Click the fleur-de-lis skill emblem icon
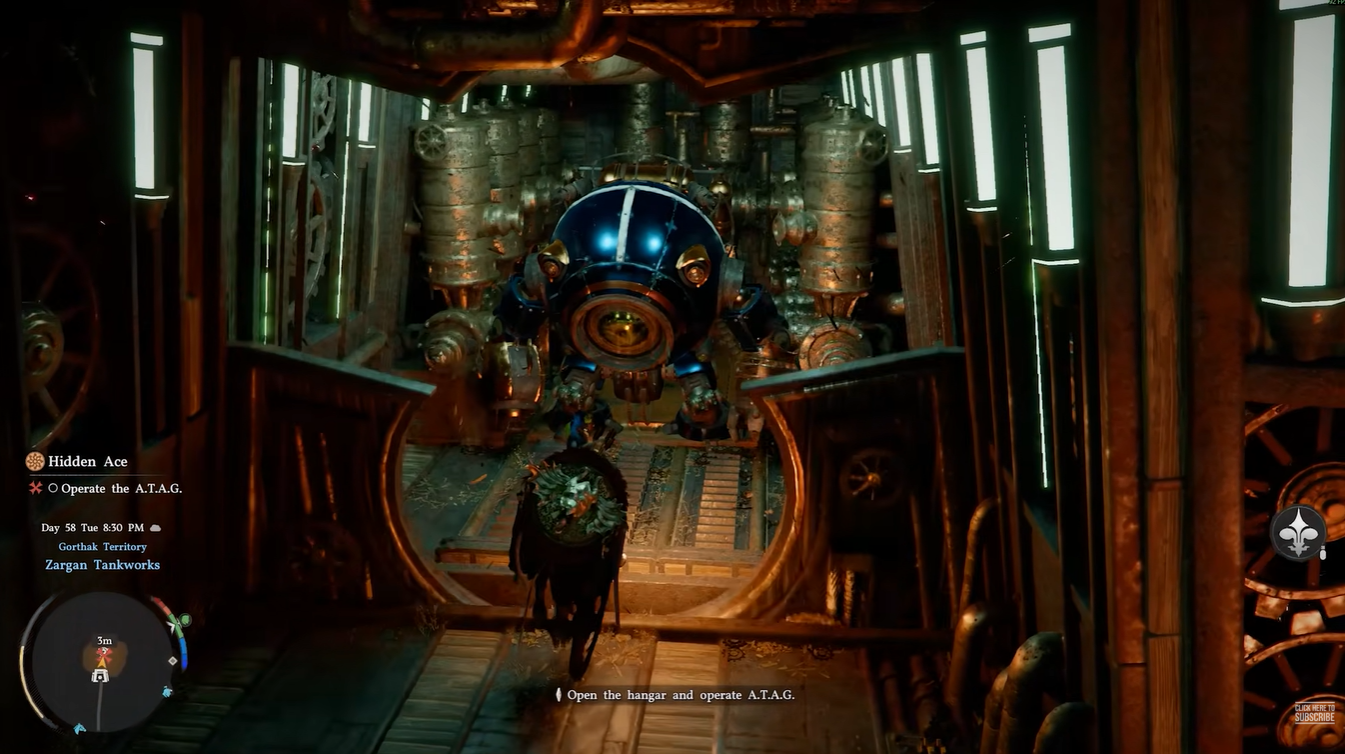The height and width of the screenshot is (754, 1345). (x=1298, y=532)
